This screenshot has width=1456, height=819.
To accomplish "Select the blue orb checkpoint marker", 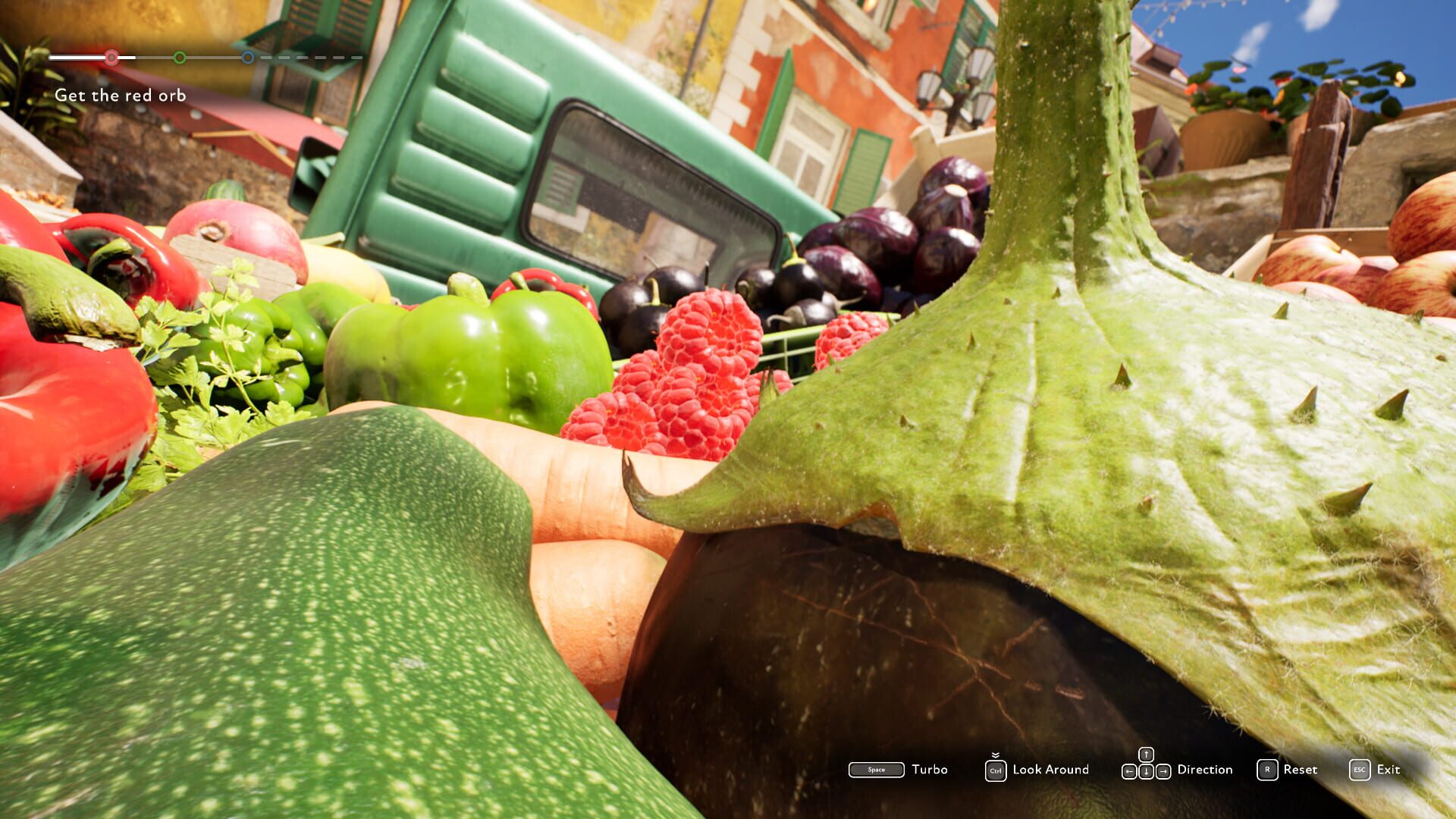I will click(x=247, y=58).
